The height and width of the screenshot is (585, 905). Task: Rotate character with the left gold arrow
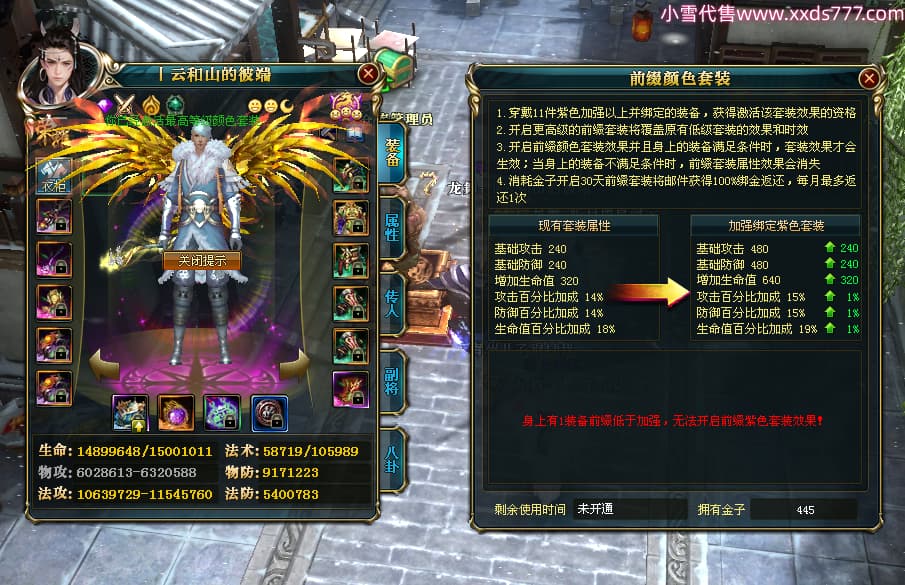pyautogui.click(x=105, y=363)
